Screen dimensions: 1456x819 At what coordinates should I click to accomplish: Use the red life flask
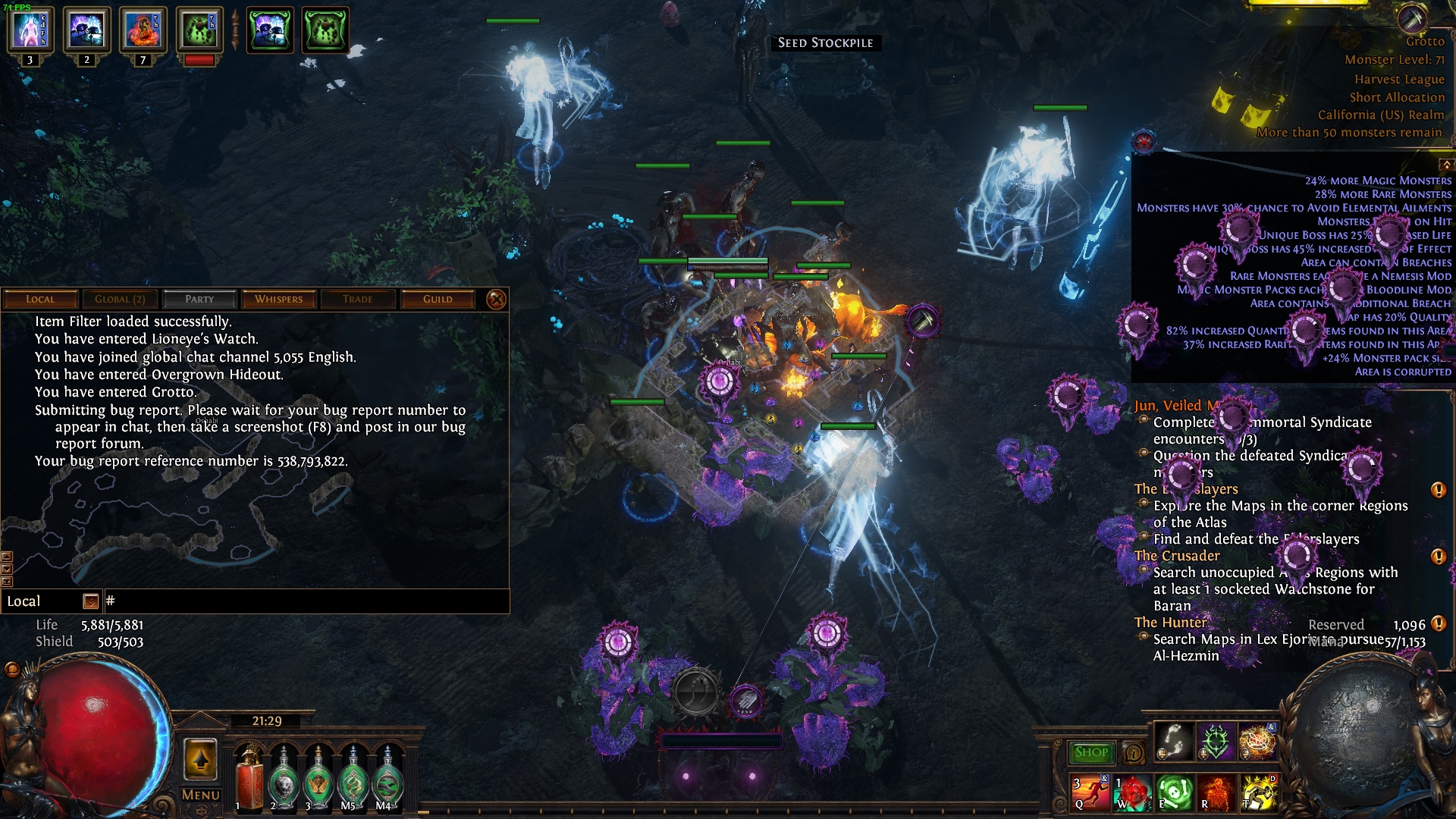click(248, 781)
